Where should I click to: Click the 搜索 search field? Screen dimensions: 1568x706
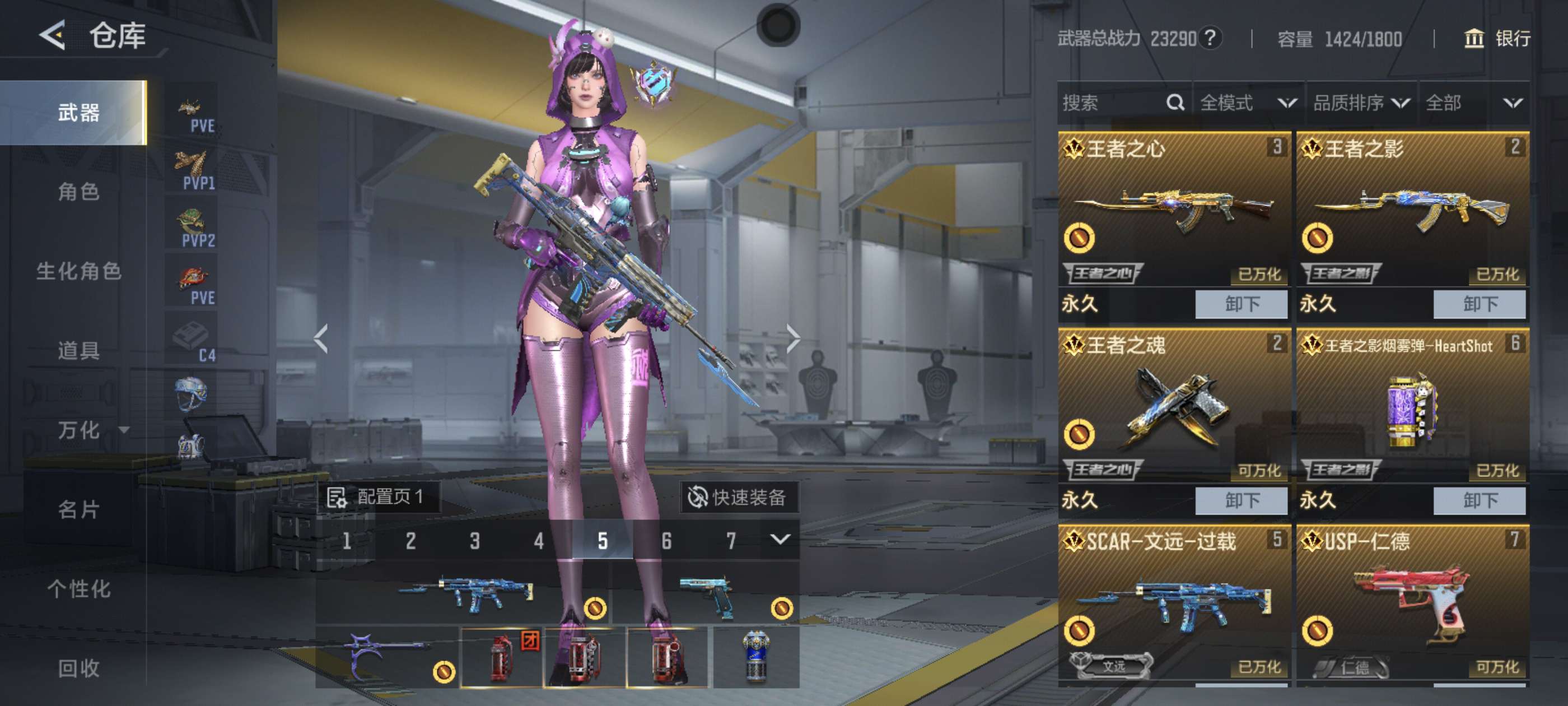1111,103
